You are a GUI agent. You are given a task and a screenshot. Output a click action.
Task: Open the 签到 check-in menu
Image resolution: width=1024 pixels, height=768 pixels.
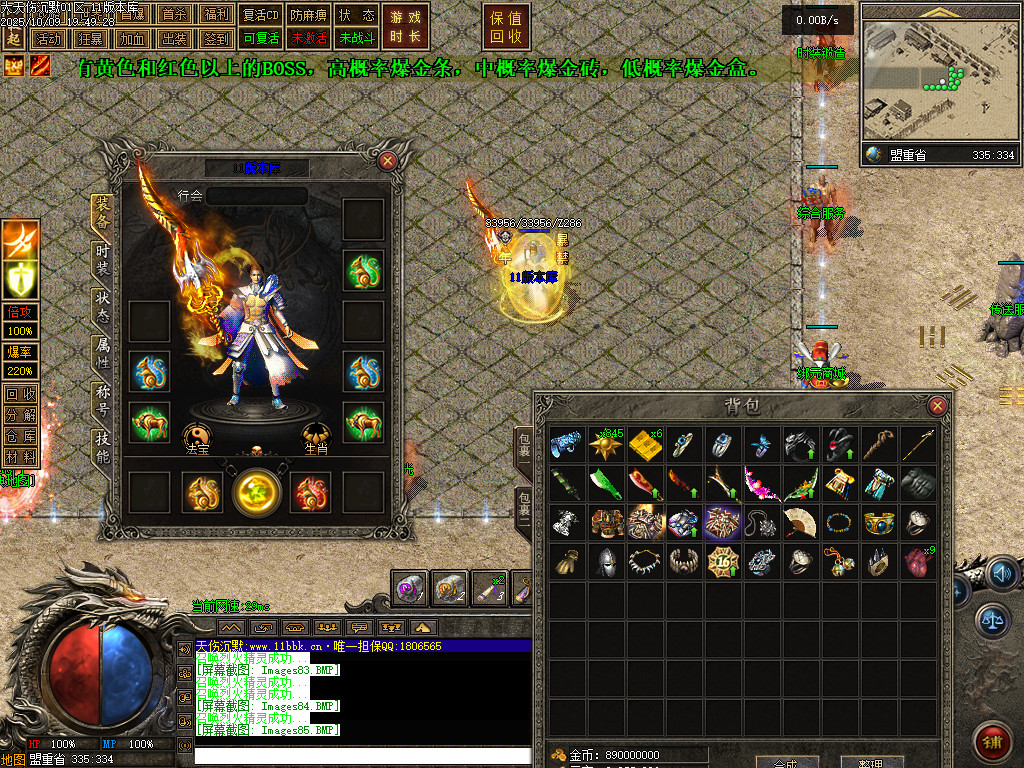(x=215, y=39)
